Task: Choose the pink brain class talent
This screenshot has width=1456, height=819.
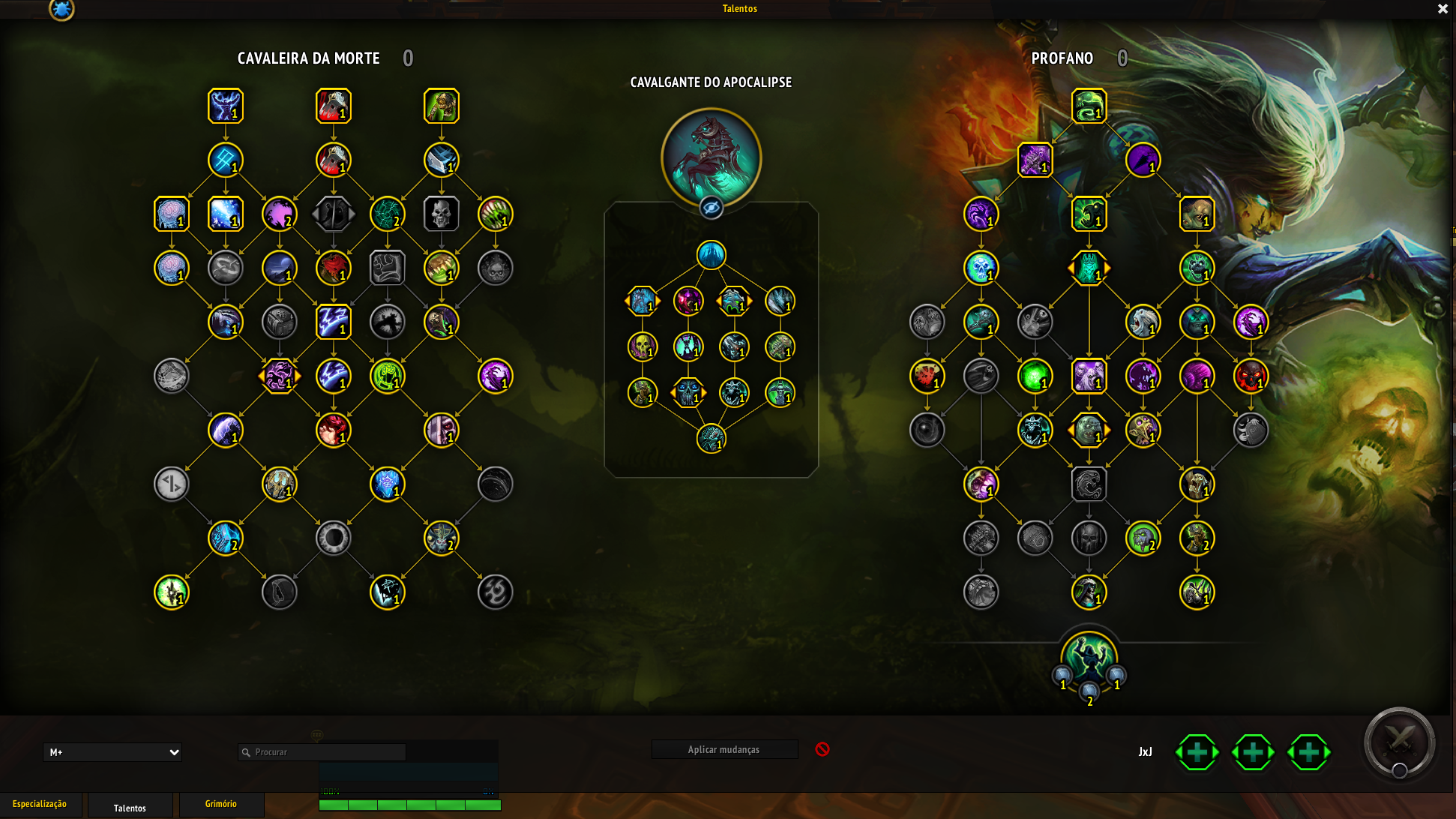Action: [172, 214]
